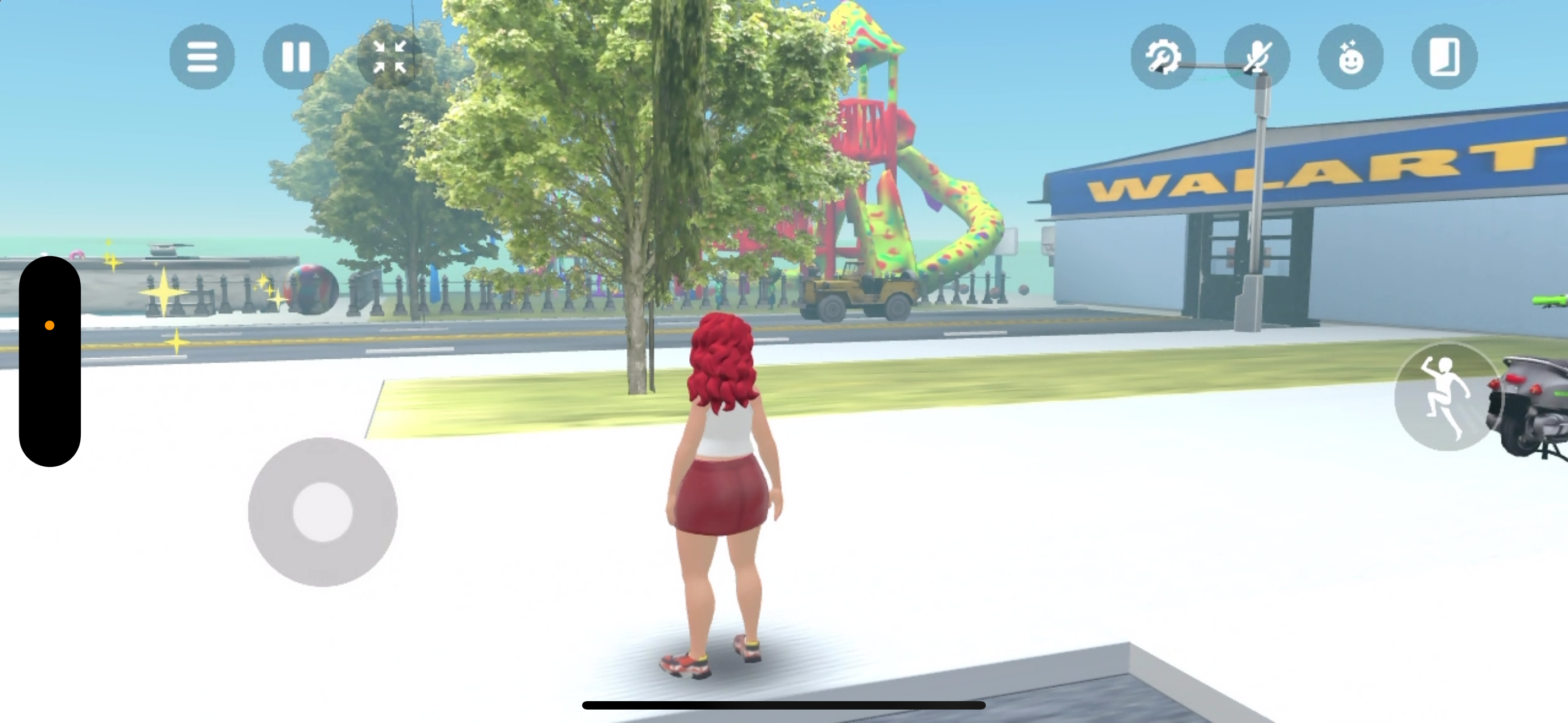Pause the game

tap(296, 57)
